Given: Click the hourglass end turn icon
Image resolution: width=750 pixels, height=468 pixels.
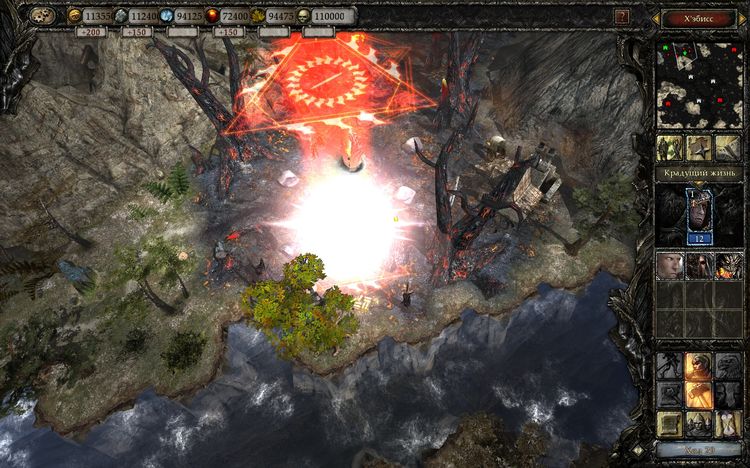Looking at the screenshot, I should [x=727, y=422].
